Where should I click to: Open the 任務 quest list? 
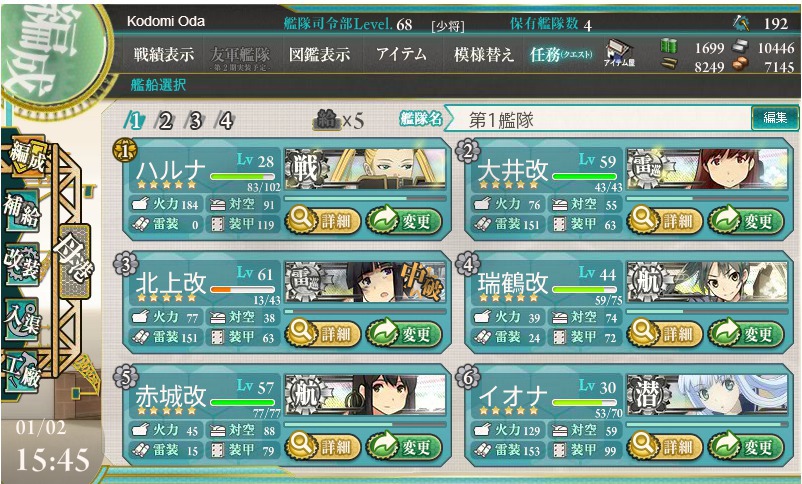click(x=561, y=56)
